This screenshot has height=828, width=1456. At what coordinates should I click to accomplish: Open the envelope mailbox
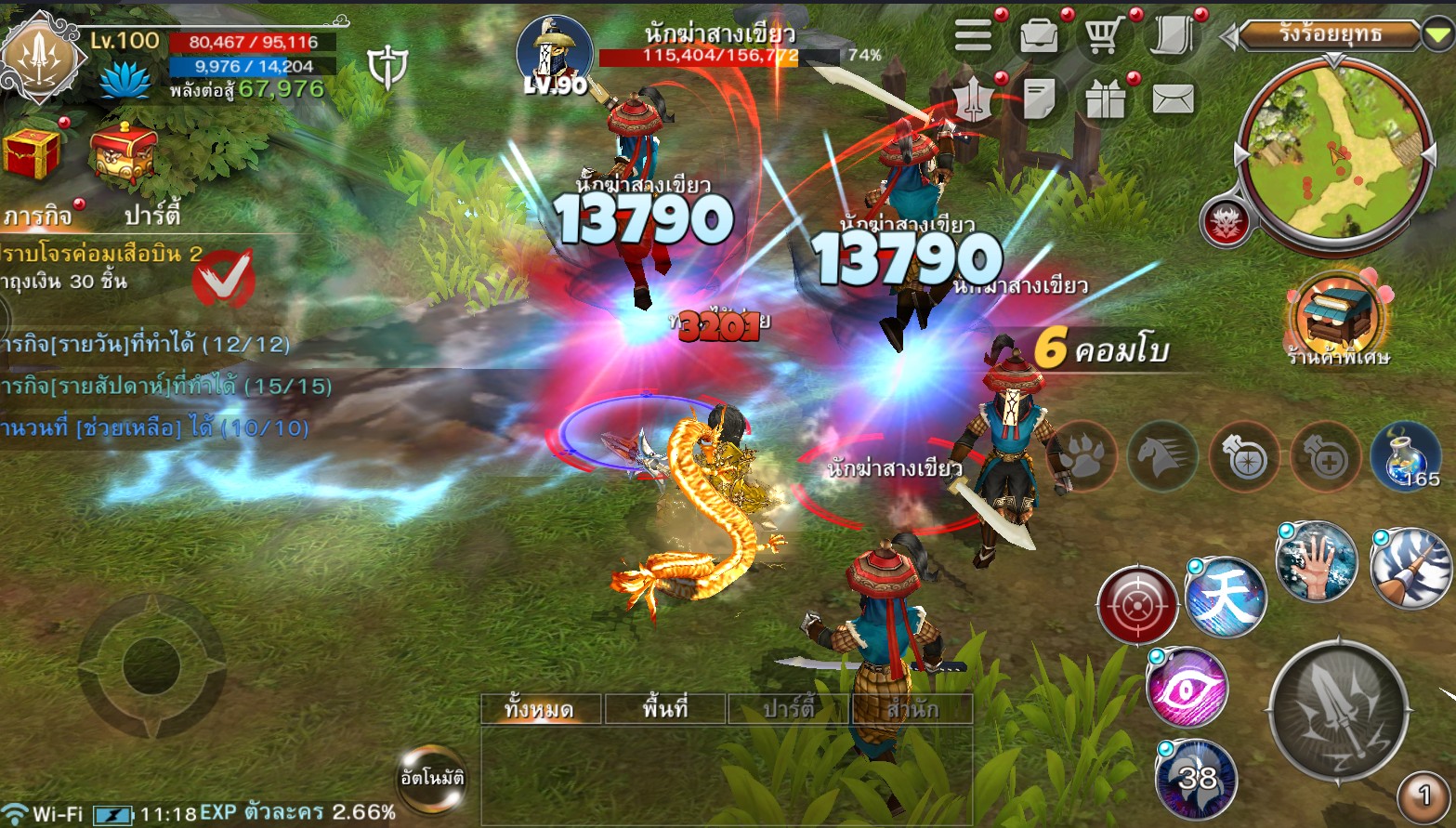point(1173,99)
